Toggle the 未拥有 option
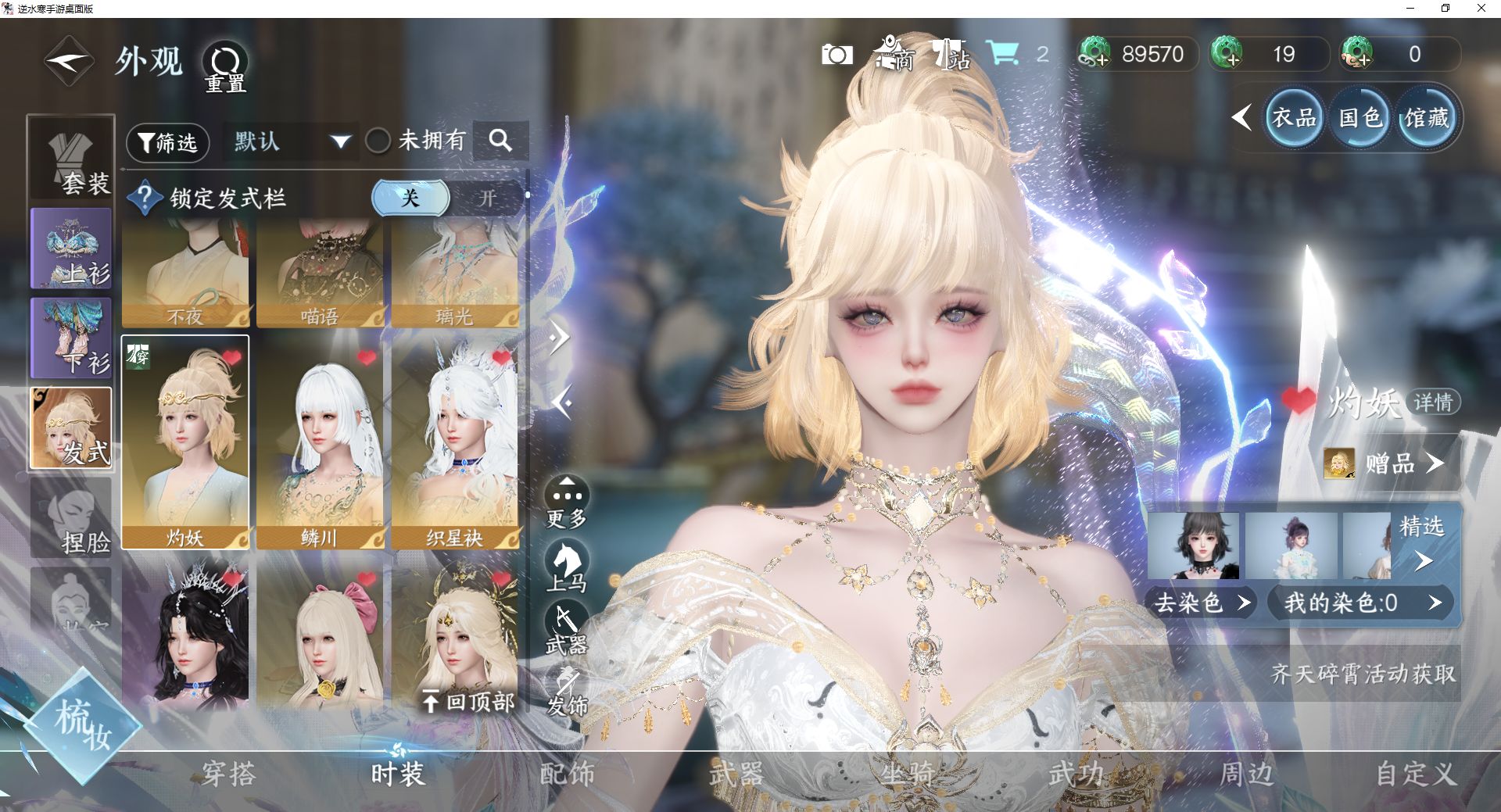Image resolution: width=1501 pixels, height=812 pixels. tap(379, 141)
